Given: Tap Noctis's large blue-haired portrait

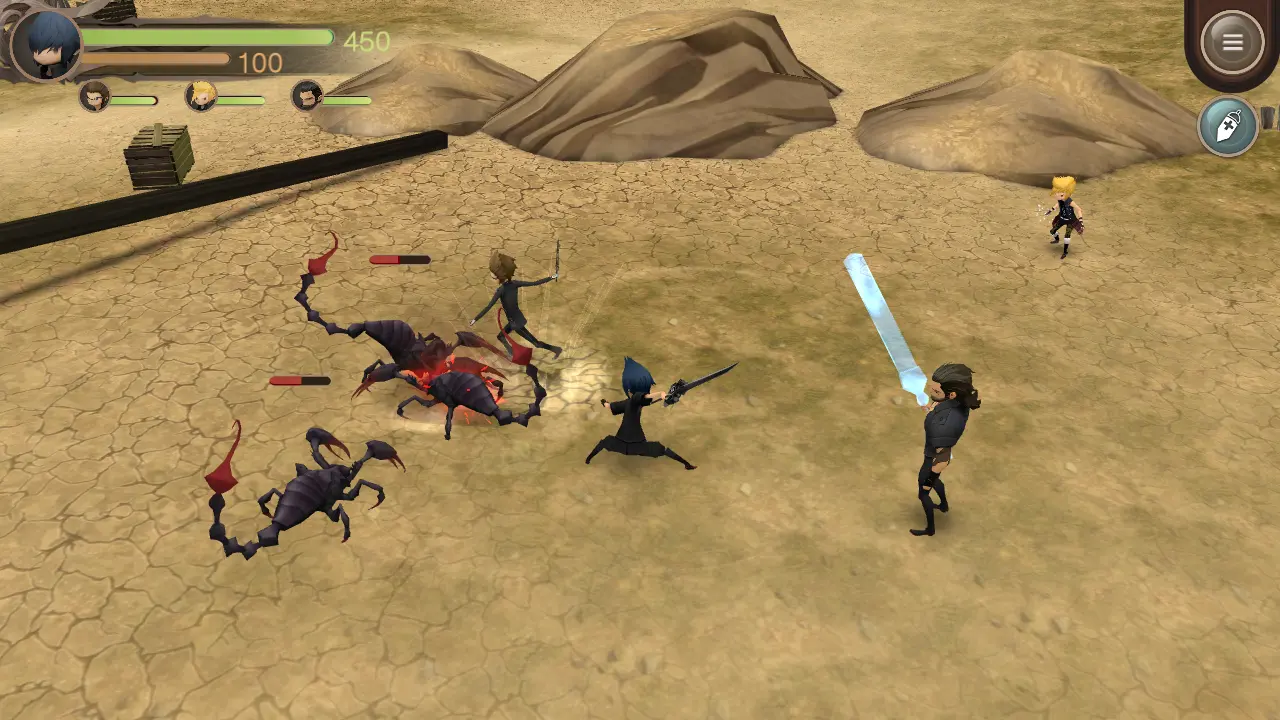Looking at the screenshot, I should tap(46, 45).
